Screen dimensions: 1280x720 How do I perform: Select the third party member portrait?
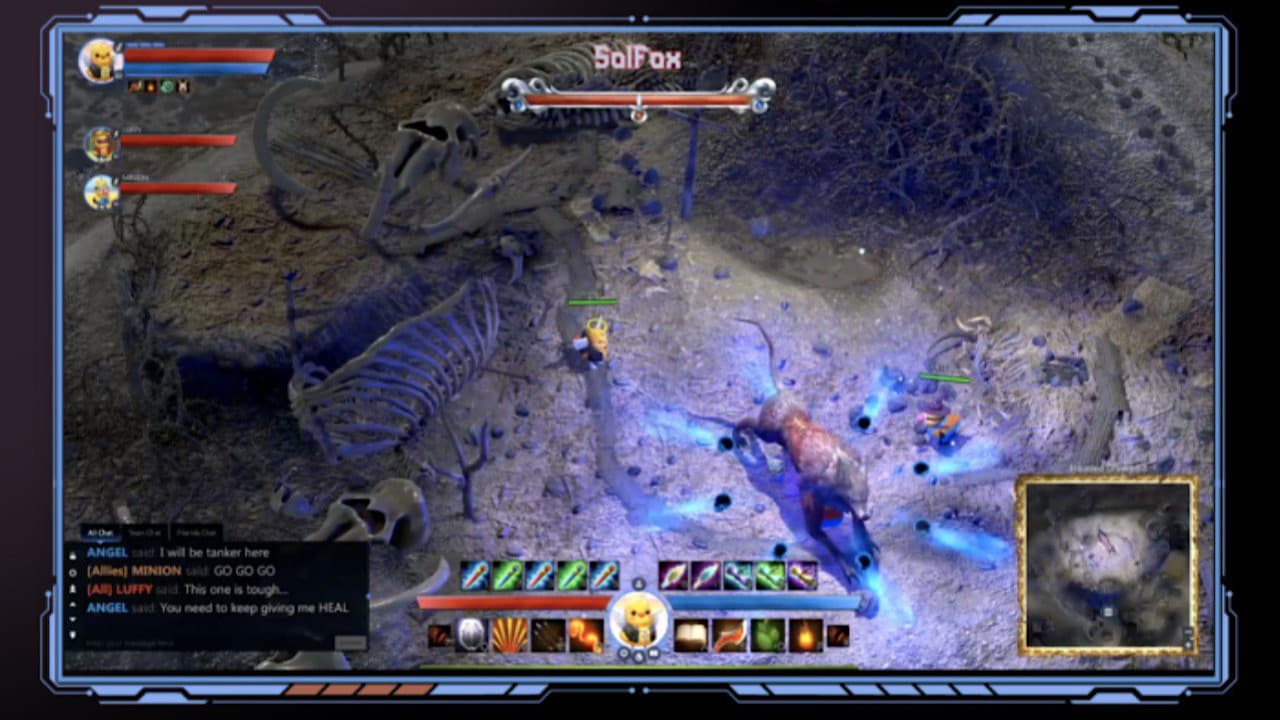point(100,191)
